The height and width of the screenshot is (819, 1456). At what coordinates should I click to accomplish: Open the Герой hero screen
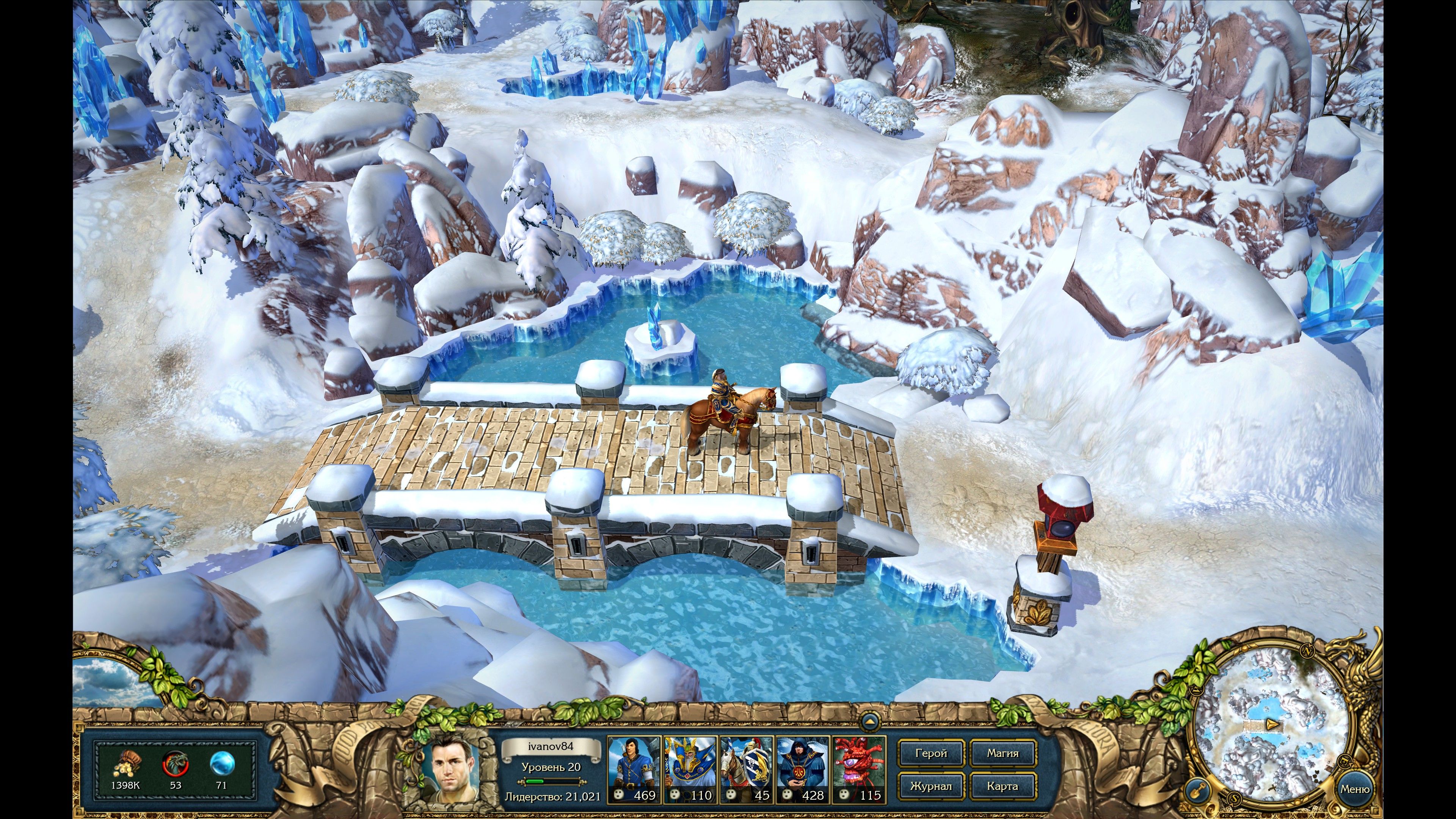coord(931,753)
